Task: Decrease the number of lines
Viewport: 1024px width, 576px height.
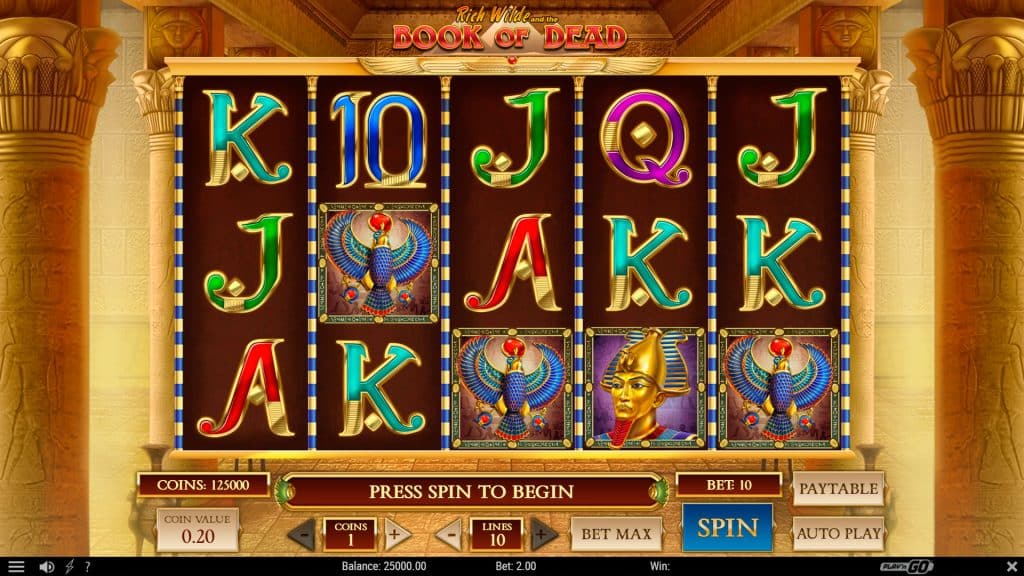Action: [x=451, y=534]
